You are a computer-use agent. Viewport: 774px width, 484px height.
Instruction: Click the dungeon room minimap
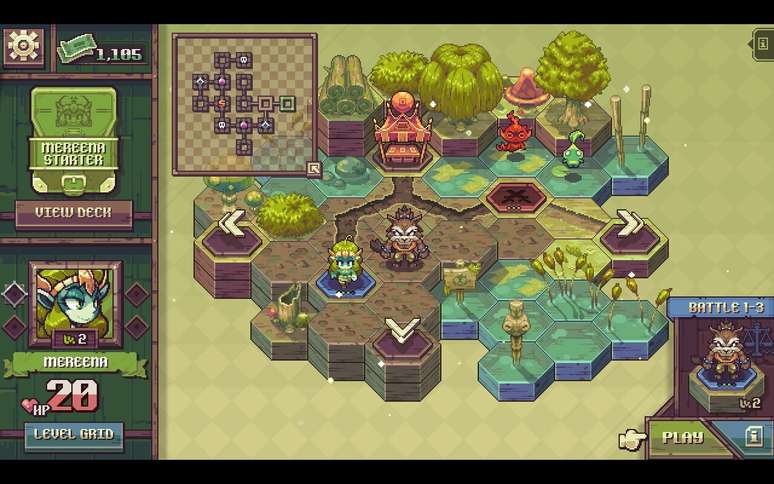[244, 103]
